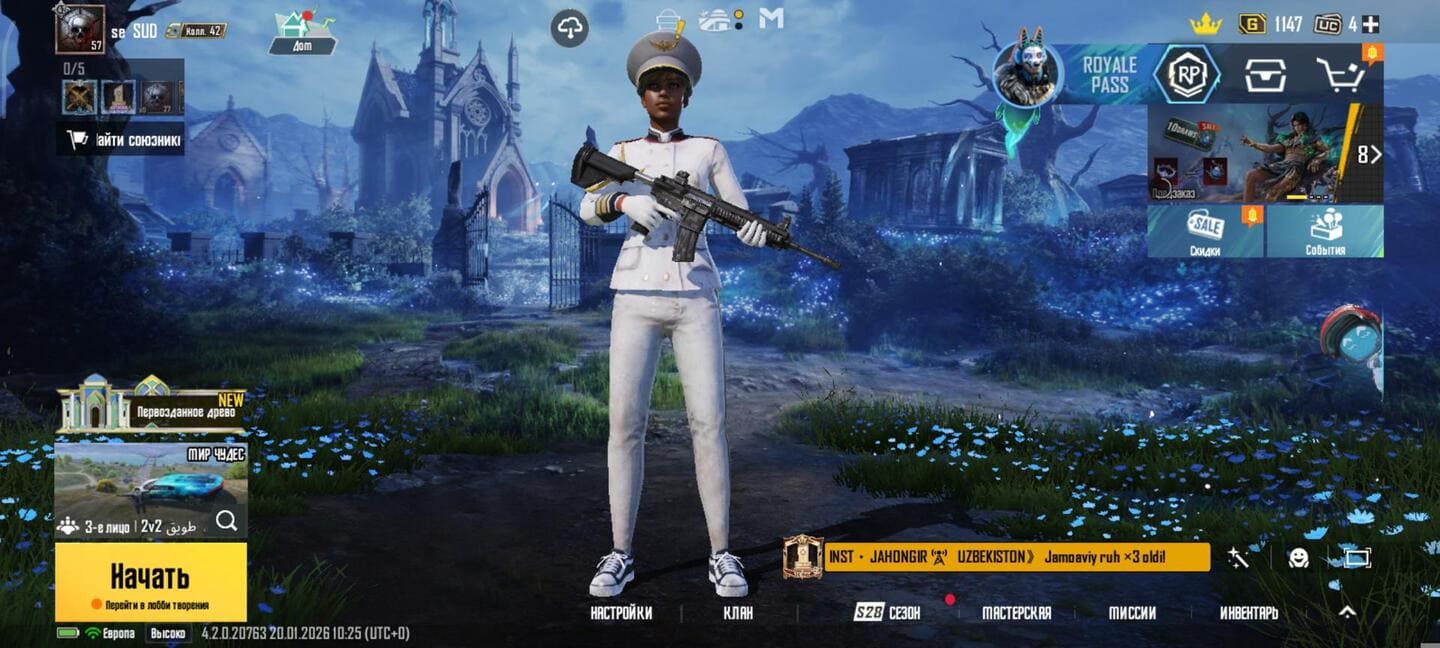Expand the bottom menu with the up arrow
The width and height of the screenshot is (1440, 648).
(1347, 612)
